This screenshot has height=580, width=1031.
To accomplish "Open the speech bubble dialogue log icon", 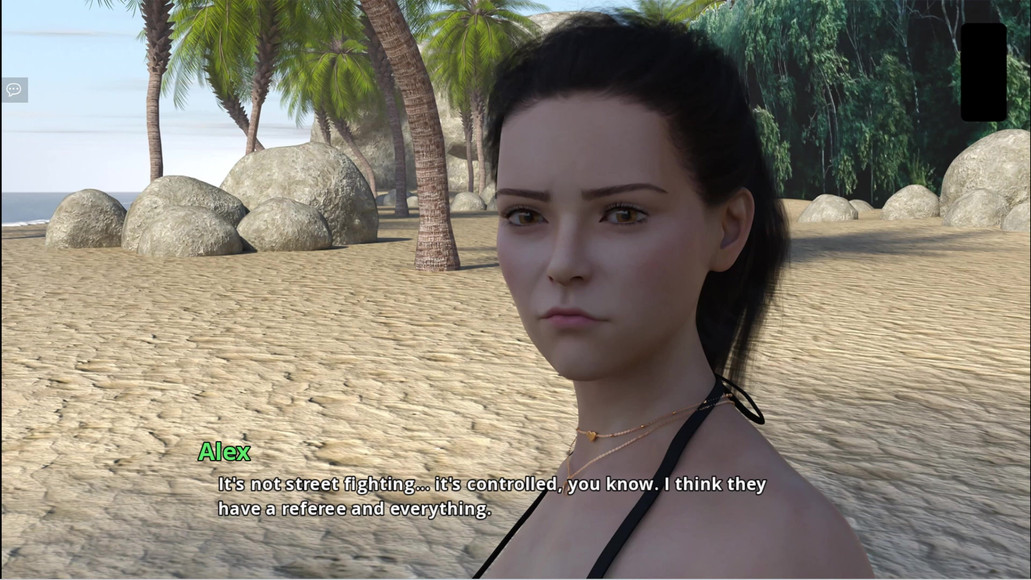I will click(14, 90).
